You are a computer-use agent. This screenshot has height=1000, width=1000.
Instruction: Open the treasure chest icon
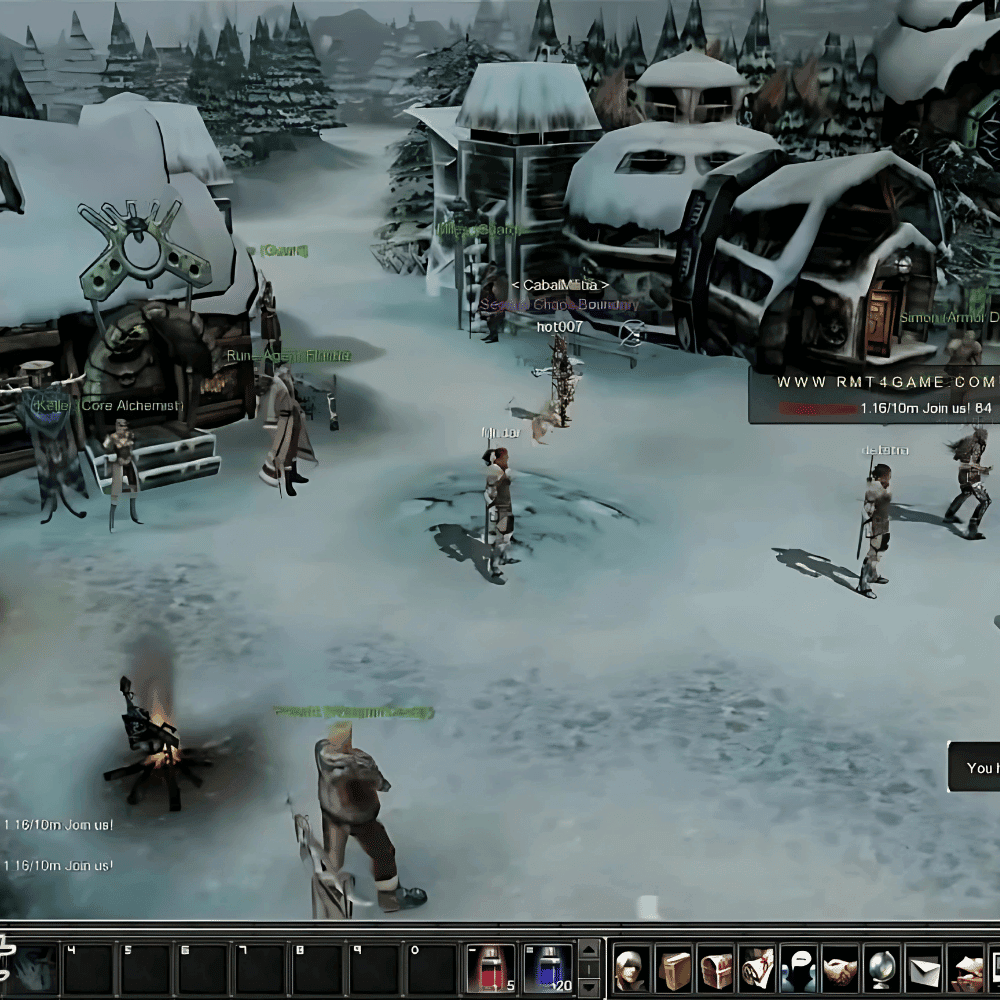[x=716, y=969]
